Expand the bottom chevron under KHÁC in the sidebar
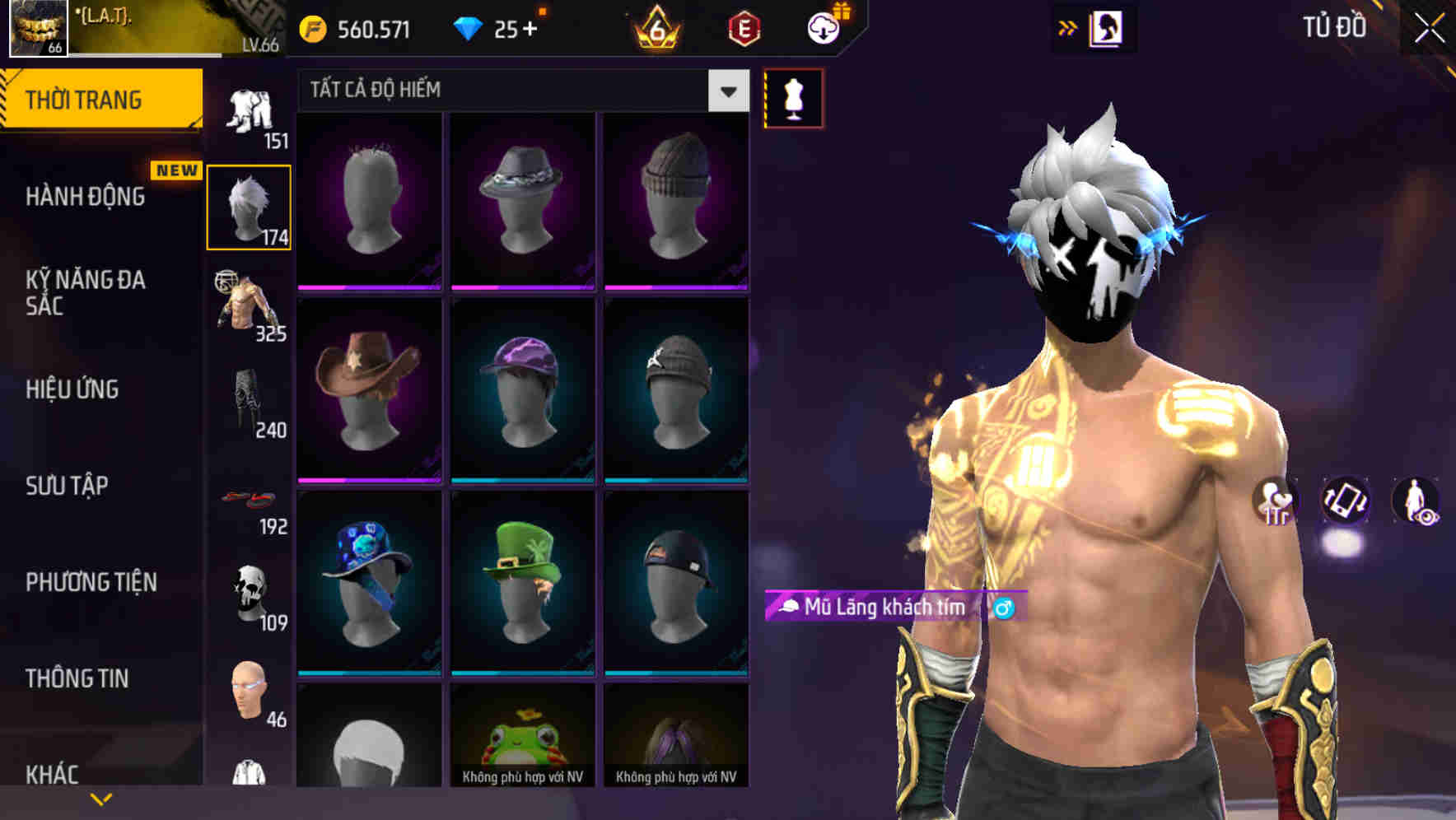The width and height of the screenshot is (1456, 820). tap(101, 797)
